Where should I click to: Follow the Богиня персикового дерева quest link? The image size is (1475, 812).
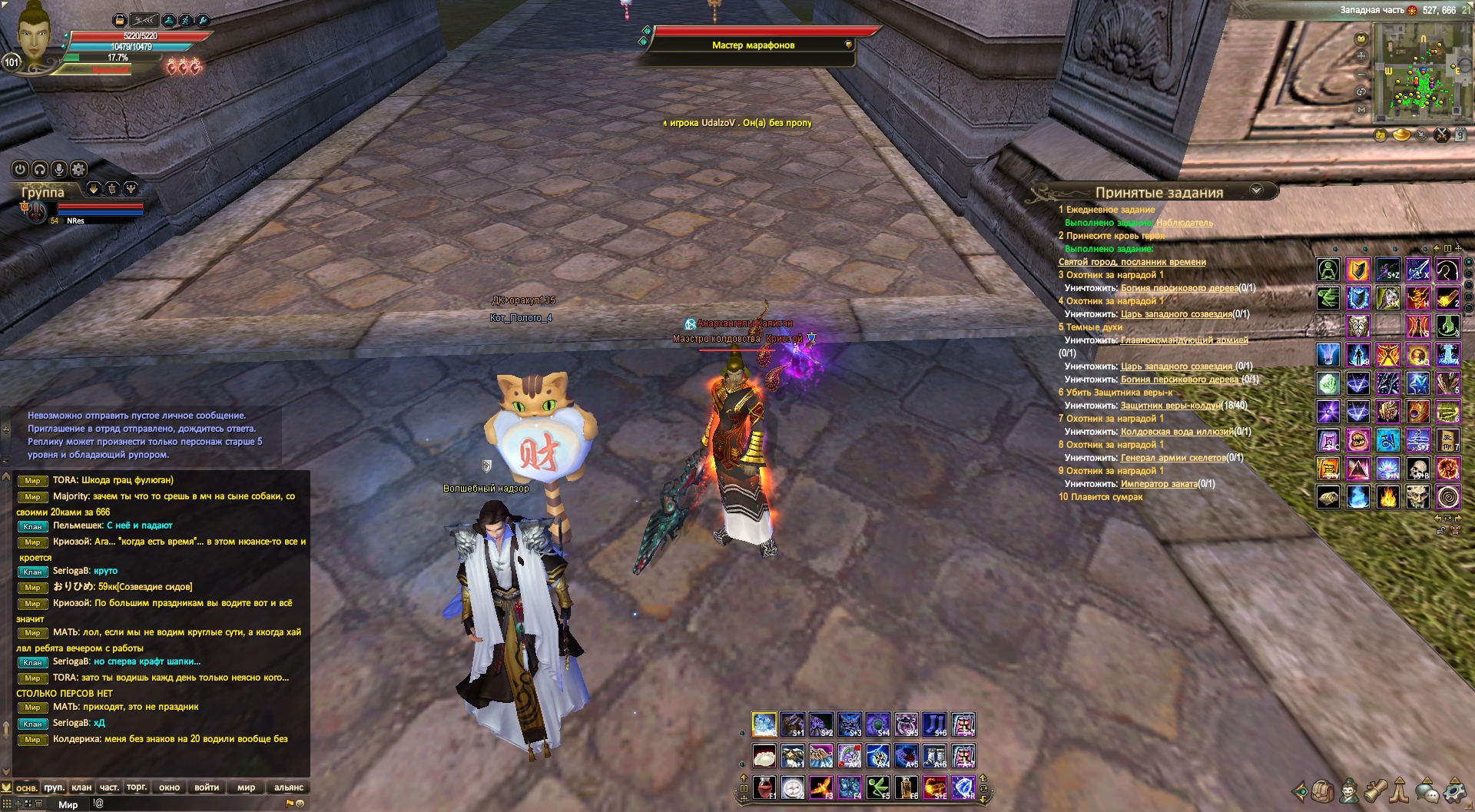[x=1178, y=288]
